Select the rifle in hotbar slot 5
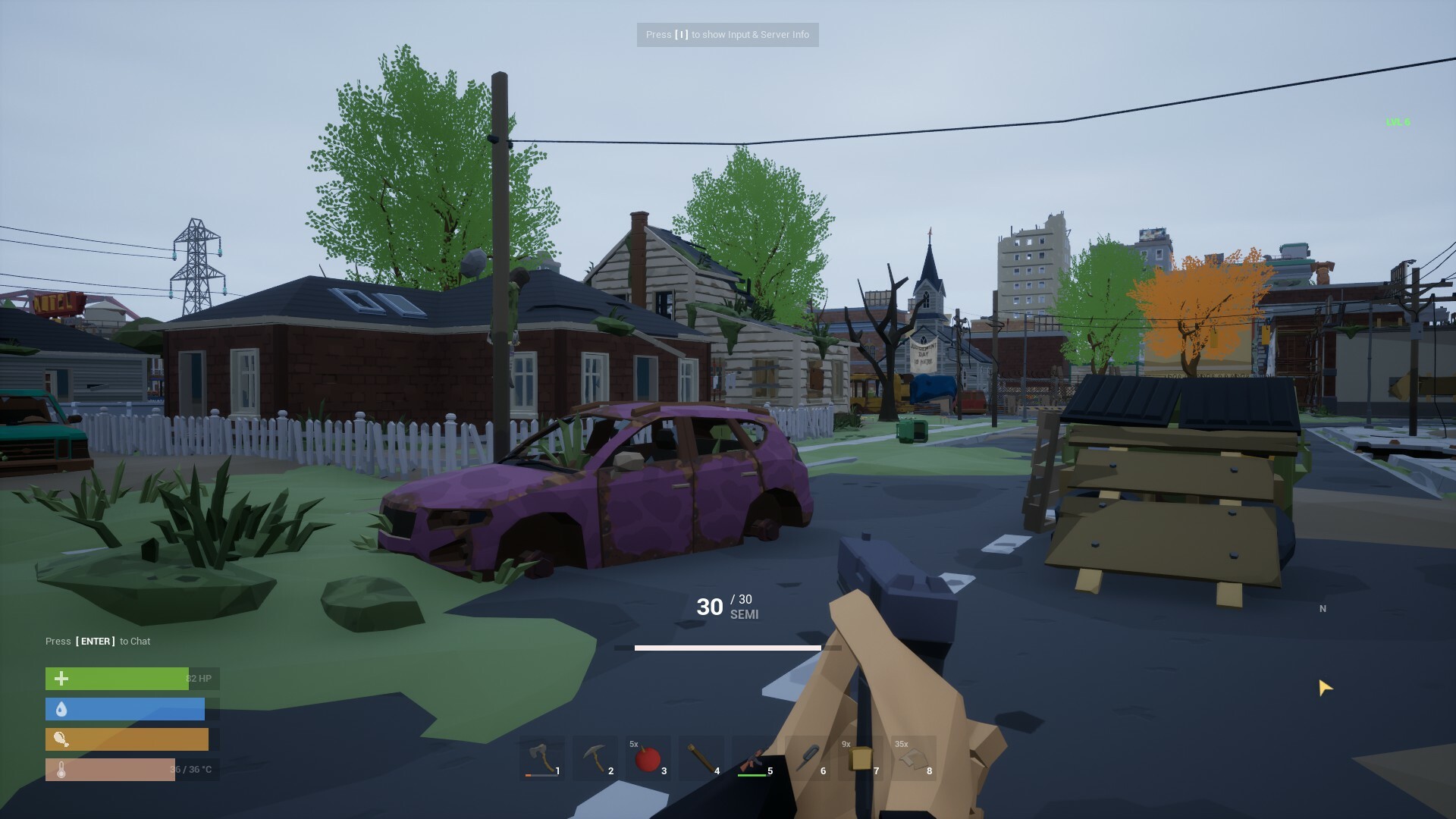The height and width of the screenshot is (819, 1456). tap(754, 758)
